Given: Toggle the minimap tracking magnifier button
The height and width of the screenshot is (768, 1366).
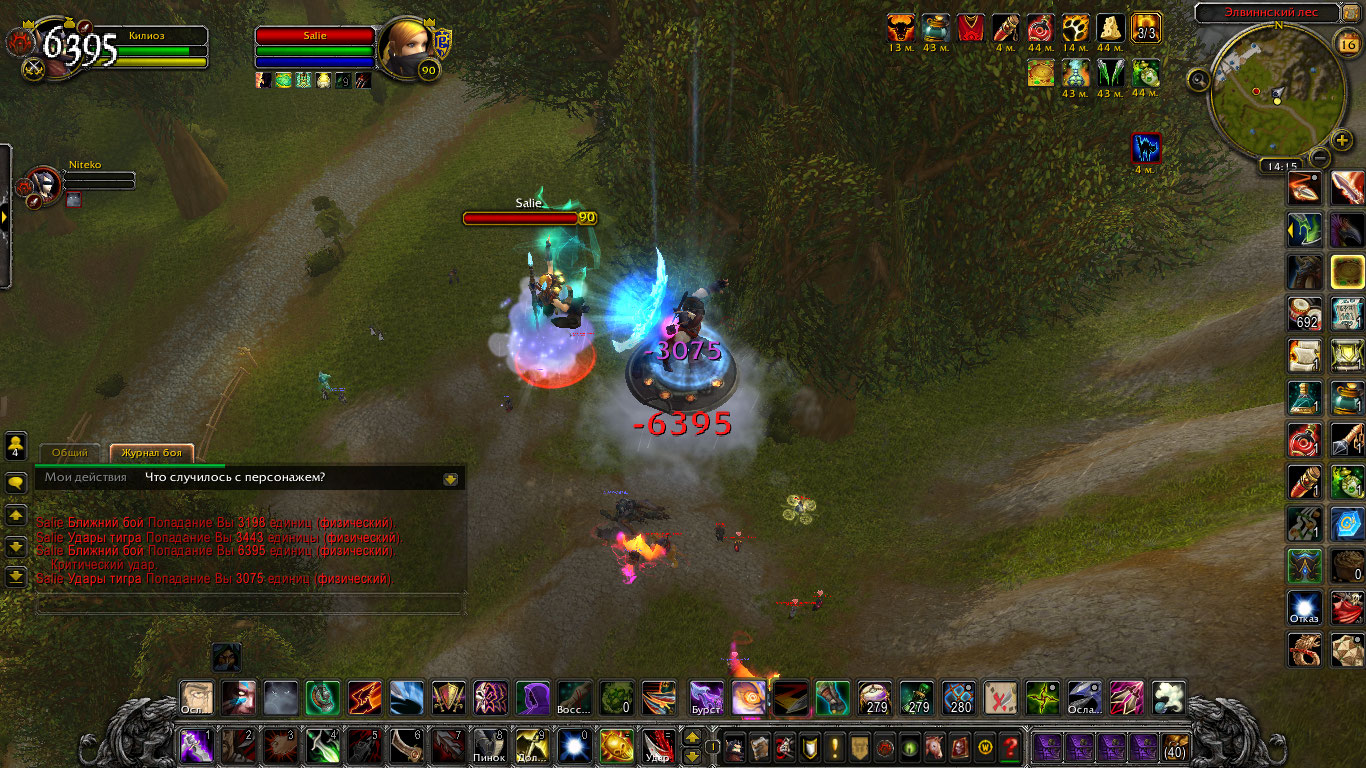Looking at the screenshot, I should pyautogui.click(x=1199, y=79).
